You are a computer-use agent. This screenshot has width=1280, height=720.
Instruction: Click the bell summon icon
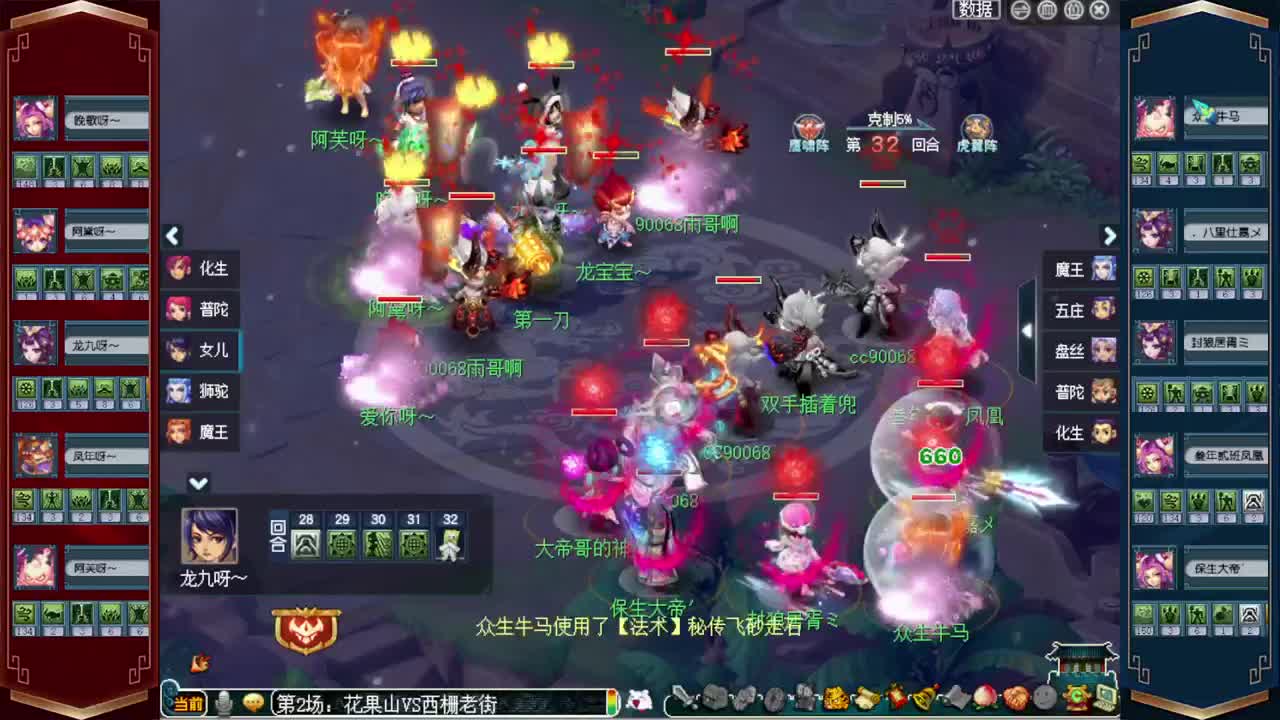[x=924, y=699]
